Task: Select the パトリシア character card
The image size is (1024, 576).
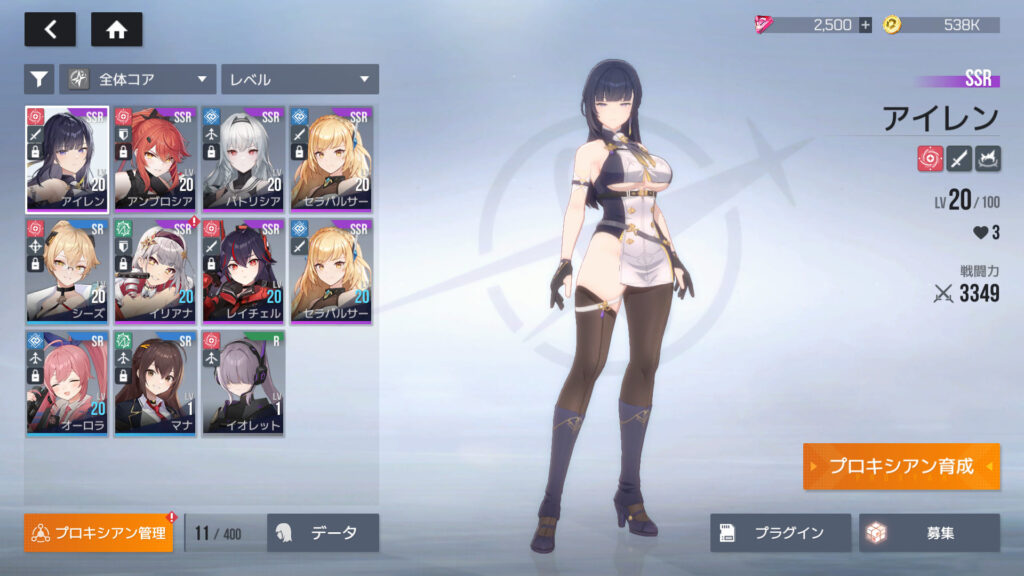Action: point(243,159)
